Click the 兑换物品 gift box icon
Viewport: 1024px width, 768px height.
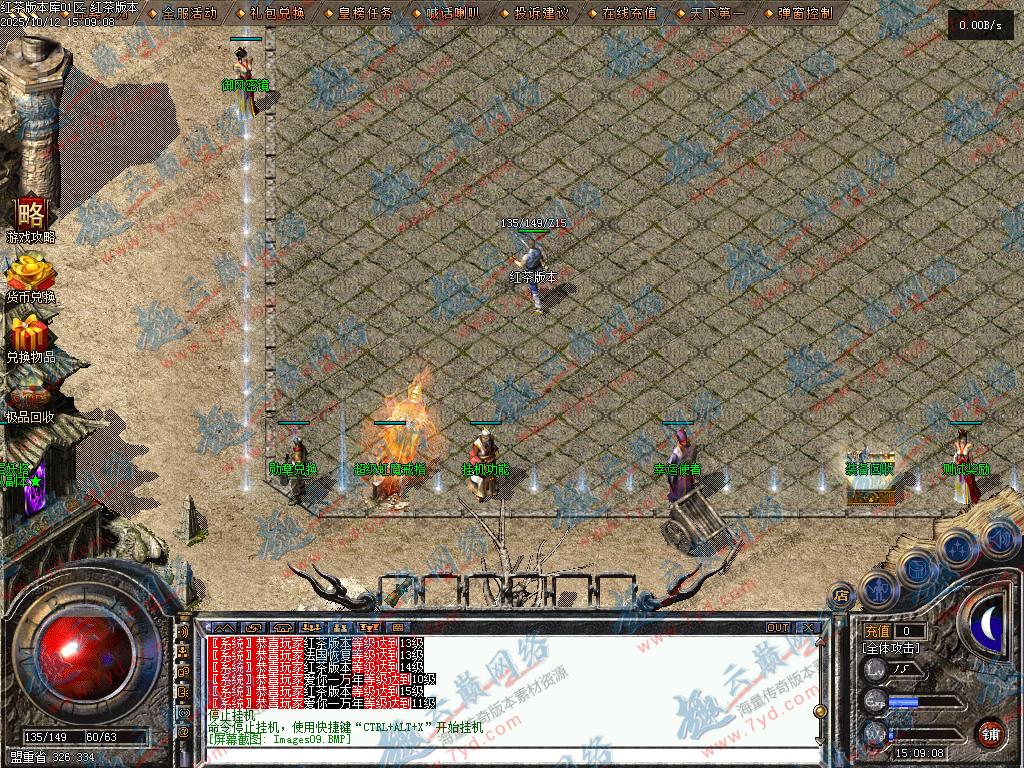pyautogui.click(x=31, y=337)
